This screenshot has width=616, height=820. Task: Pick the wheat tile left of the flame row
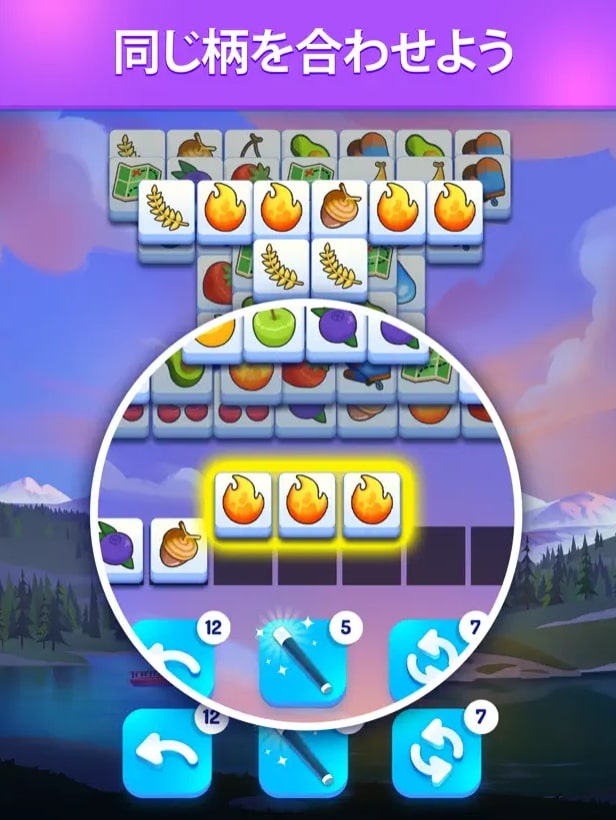click(166, 209)
